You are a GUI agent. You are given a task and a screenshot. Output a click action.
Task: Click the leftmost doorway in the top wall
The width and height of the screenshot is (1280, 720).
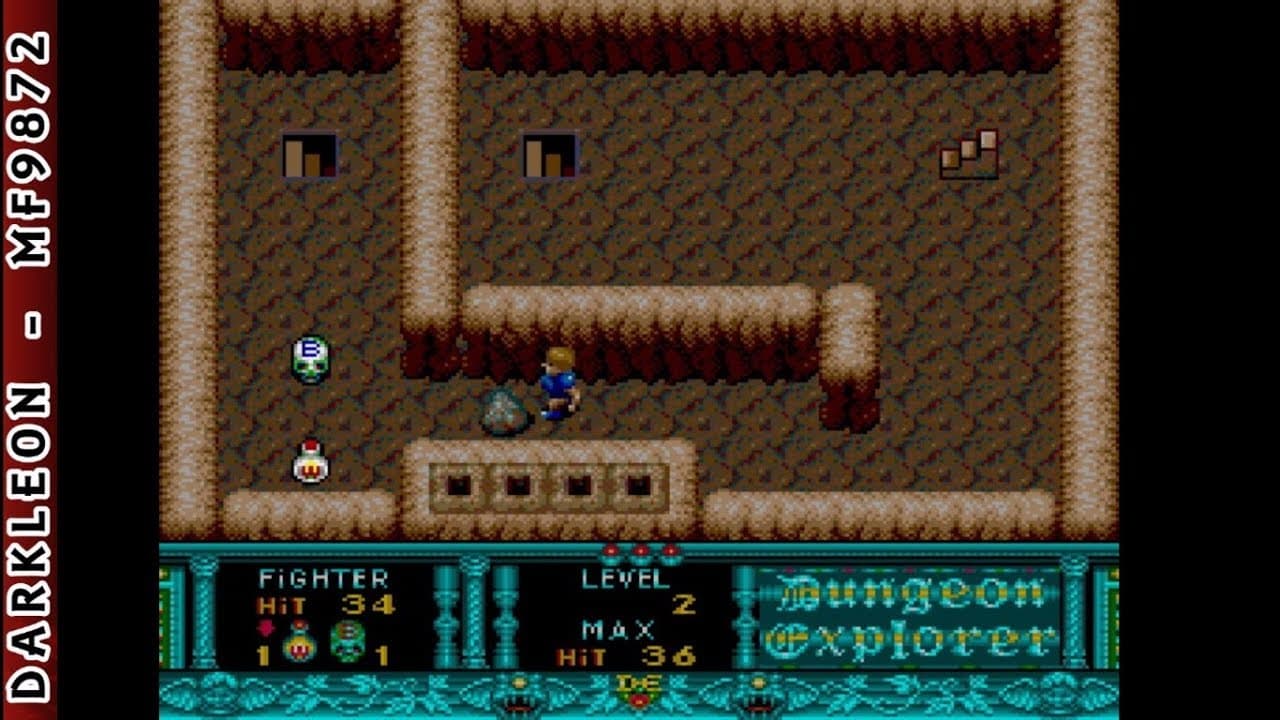pos(307,152)
